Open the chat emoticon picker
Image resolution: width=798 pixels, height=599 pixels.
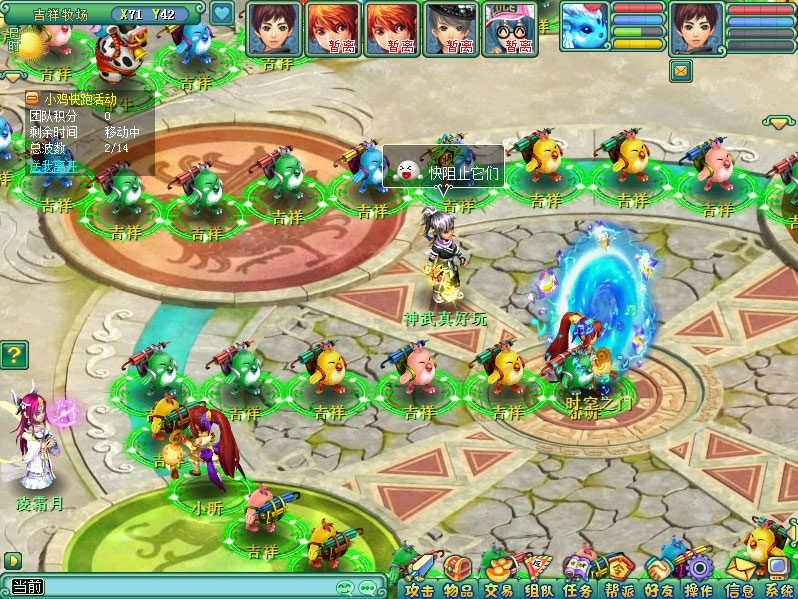tap(345, 587)
